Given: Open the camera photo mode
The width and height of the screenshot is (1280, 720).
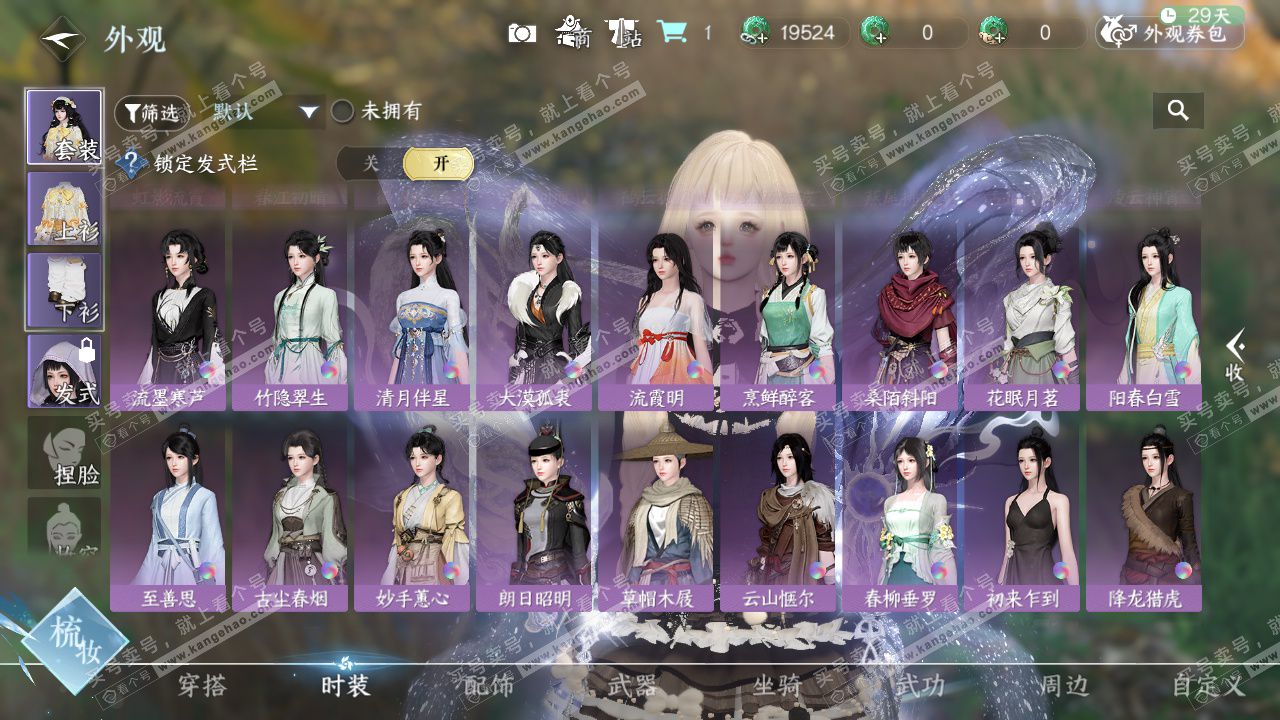Looking at the screenshot, I should (521, 33).
